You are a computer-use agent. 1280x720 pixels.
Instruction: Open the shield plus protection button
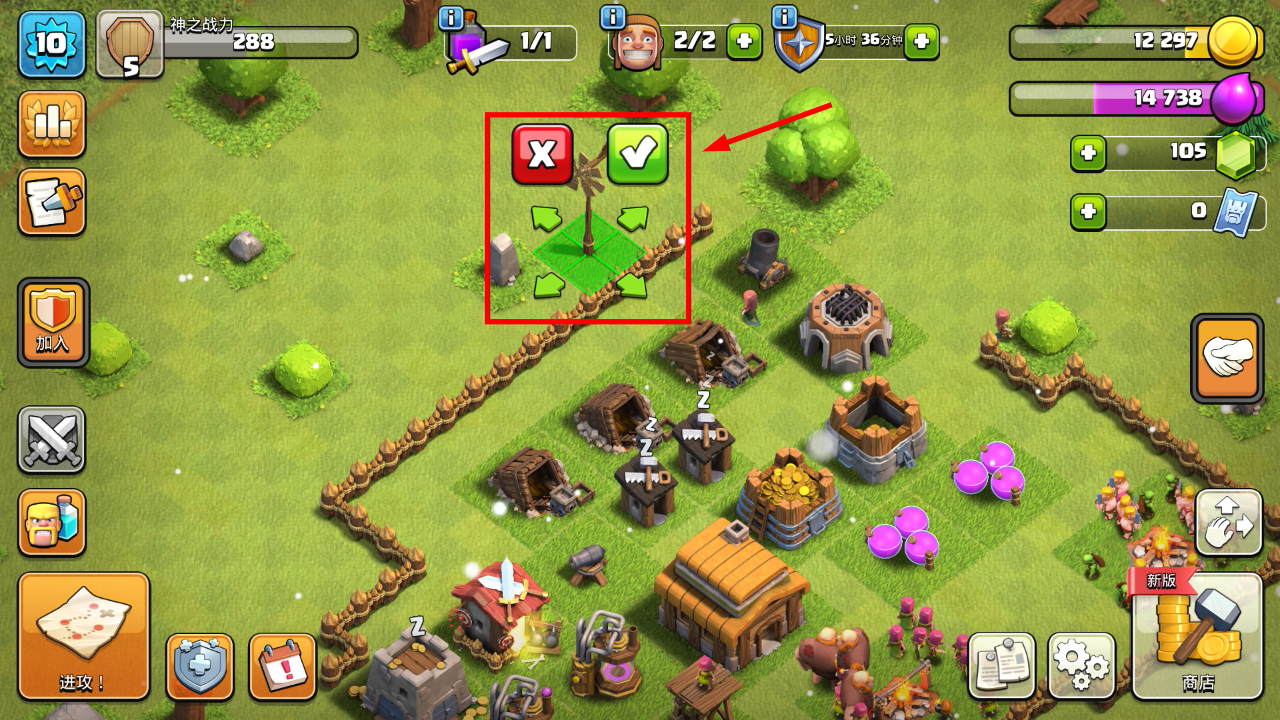199,666
